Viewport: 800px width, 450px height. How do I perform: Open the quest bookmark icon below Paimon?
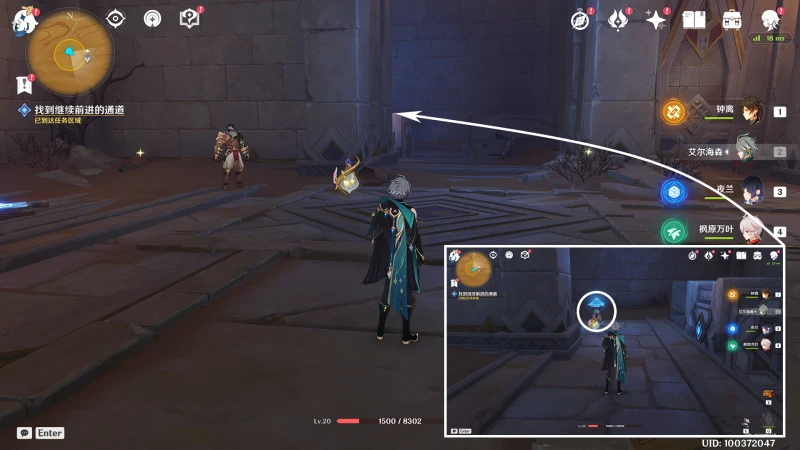(x=24, y=84)
